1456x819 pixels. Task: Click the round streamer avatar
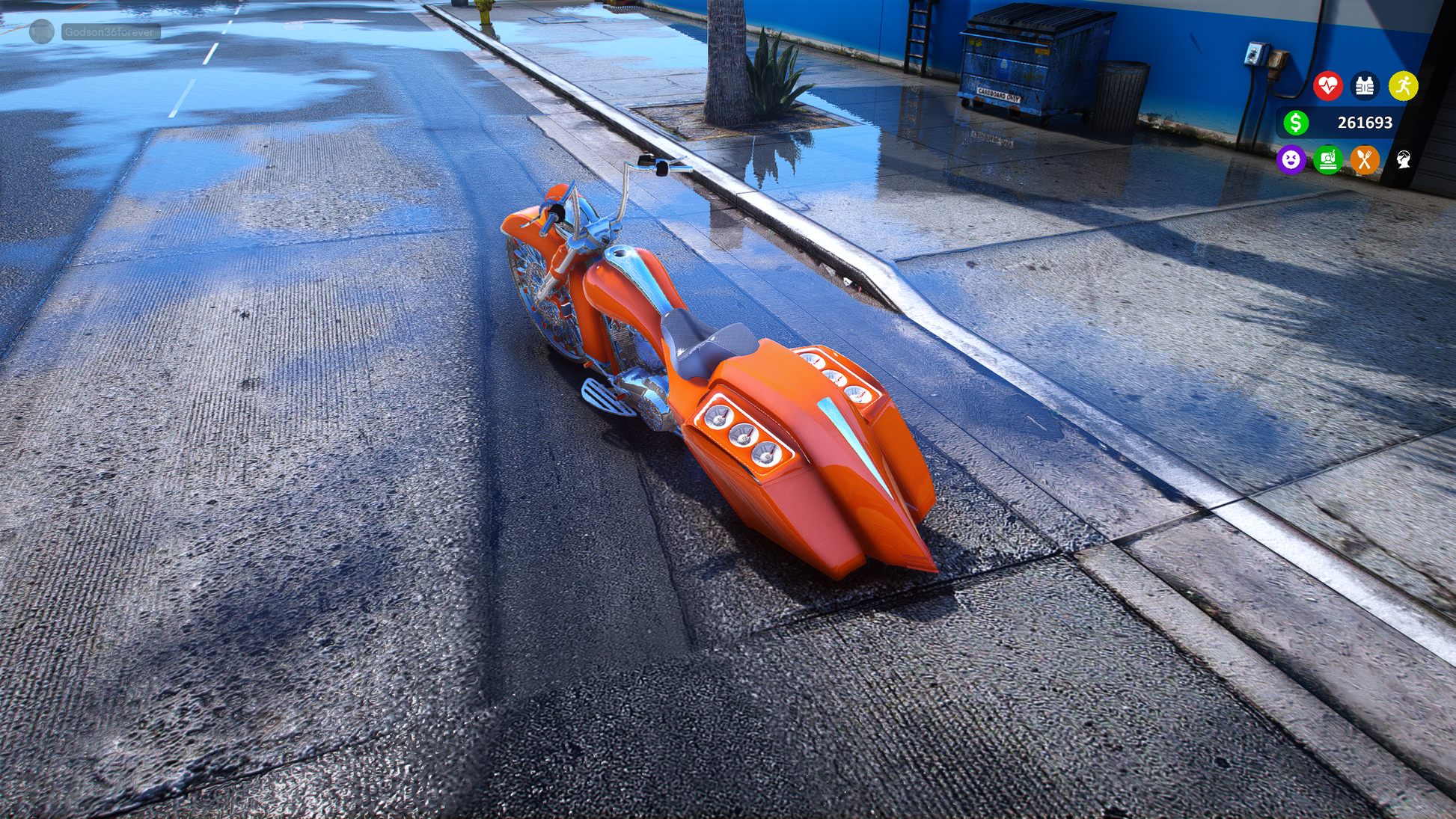(42, 31)
